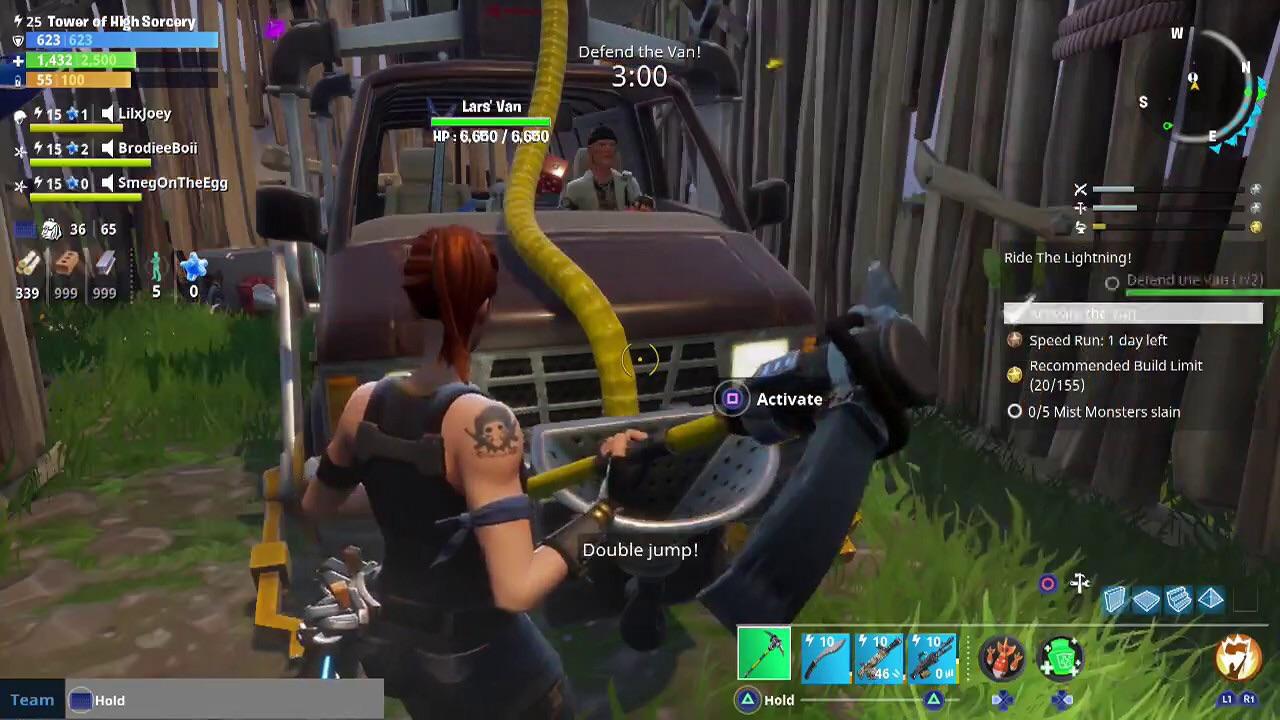Click Lars' Van HP bar
Screen dimensions: 1280x720
pyautogui.click(x=491, y=122)
